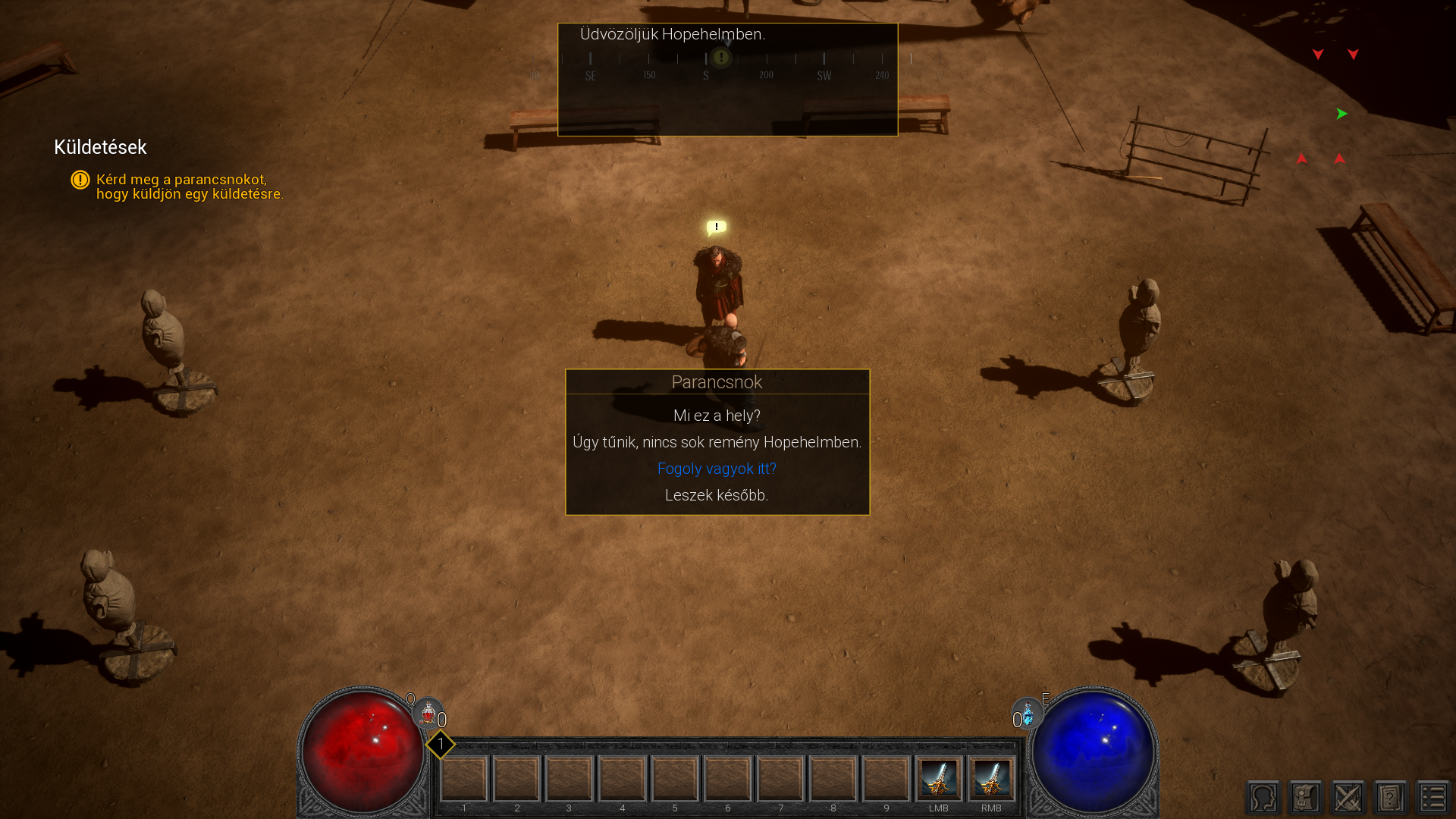This screenshot has width=1456, height=819.
Task: Choose the 'Úgy tűnik, nincs sok remény' reply
Action: pyautogui.click(x=717, y=442)
